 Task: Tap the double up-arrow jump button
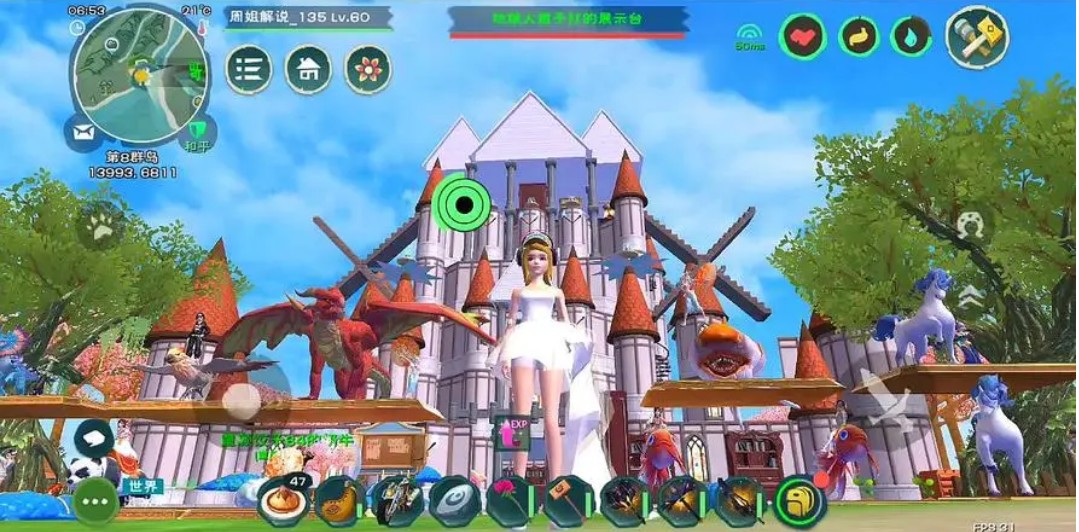968,296
